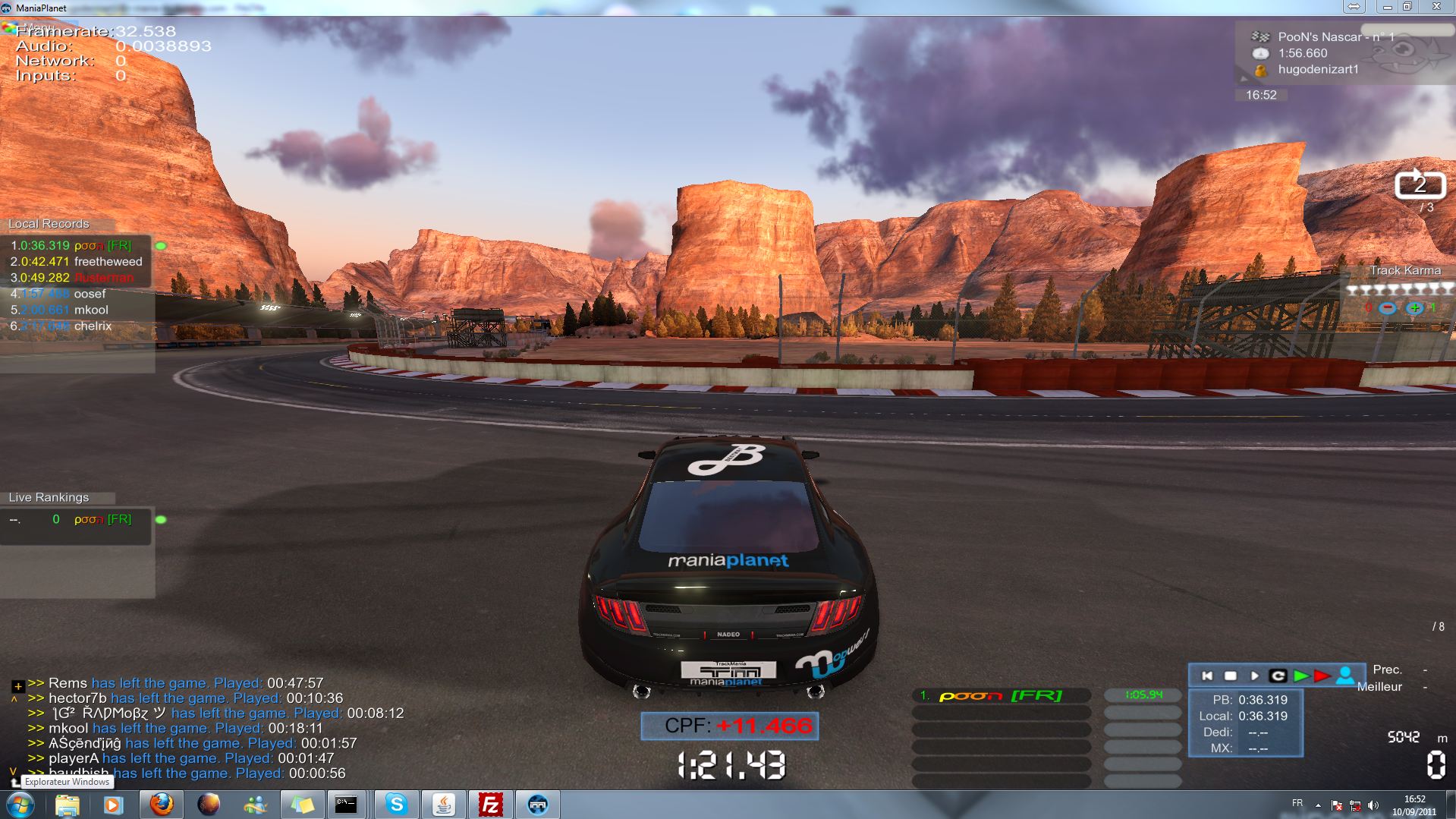
Task: Close the ManiaPlanet window
Action: click(x=1436, y=7)
